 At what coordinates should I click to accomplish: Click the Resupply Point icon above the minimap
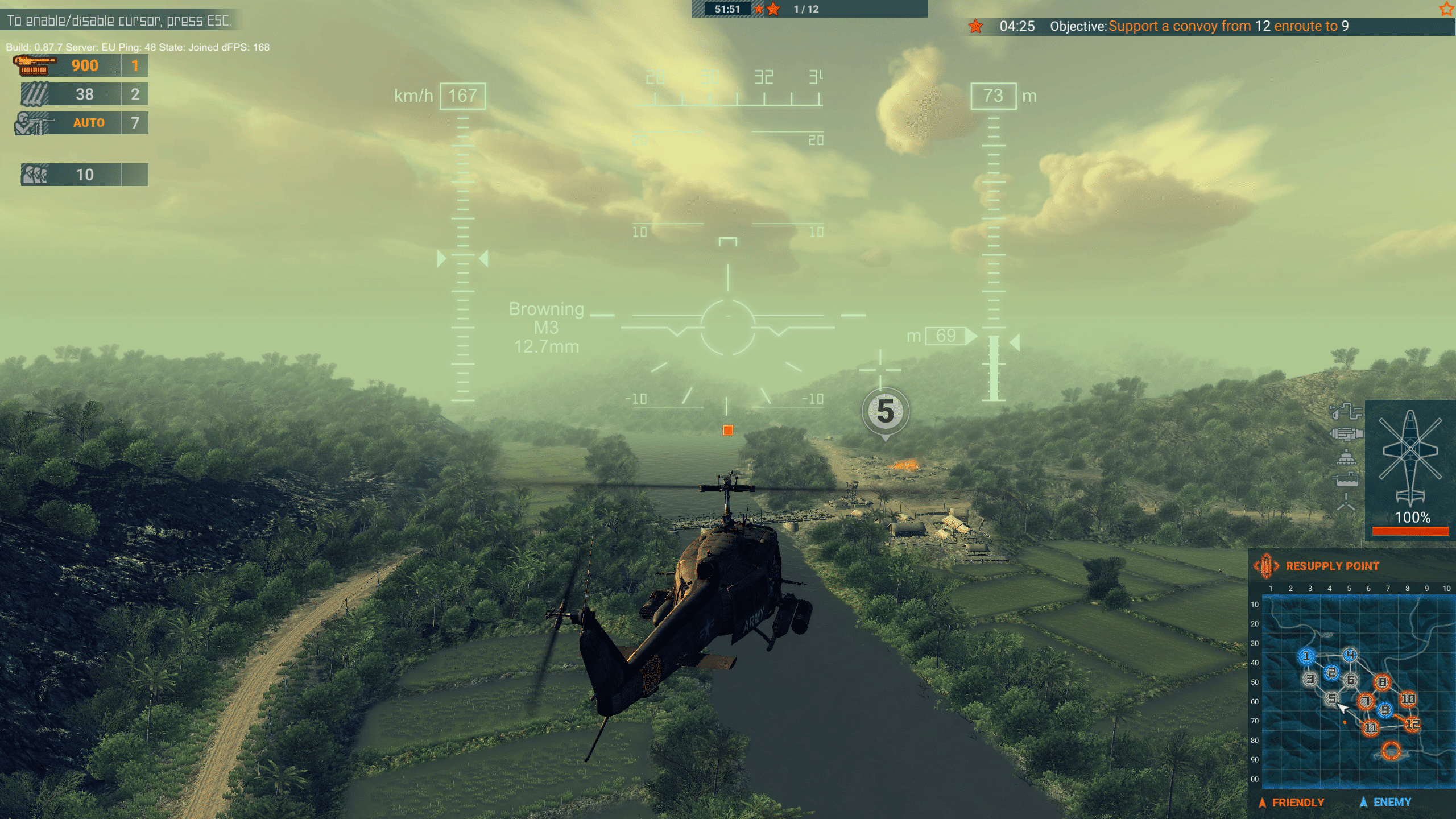[x=1266, y=566]
